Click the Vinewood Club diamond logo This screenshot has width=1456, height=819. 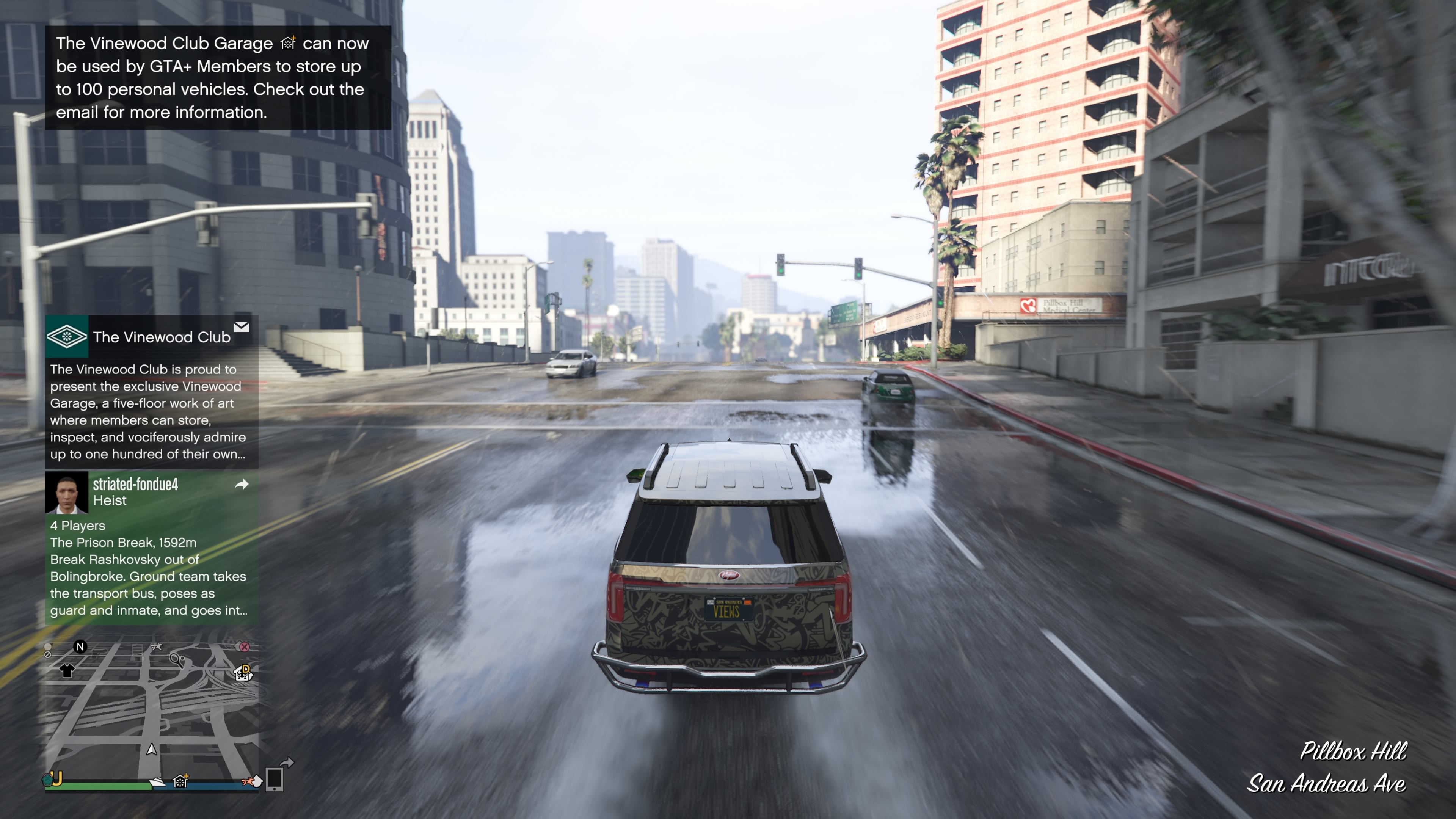tap(67, 336)
